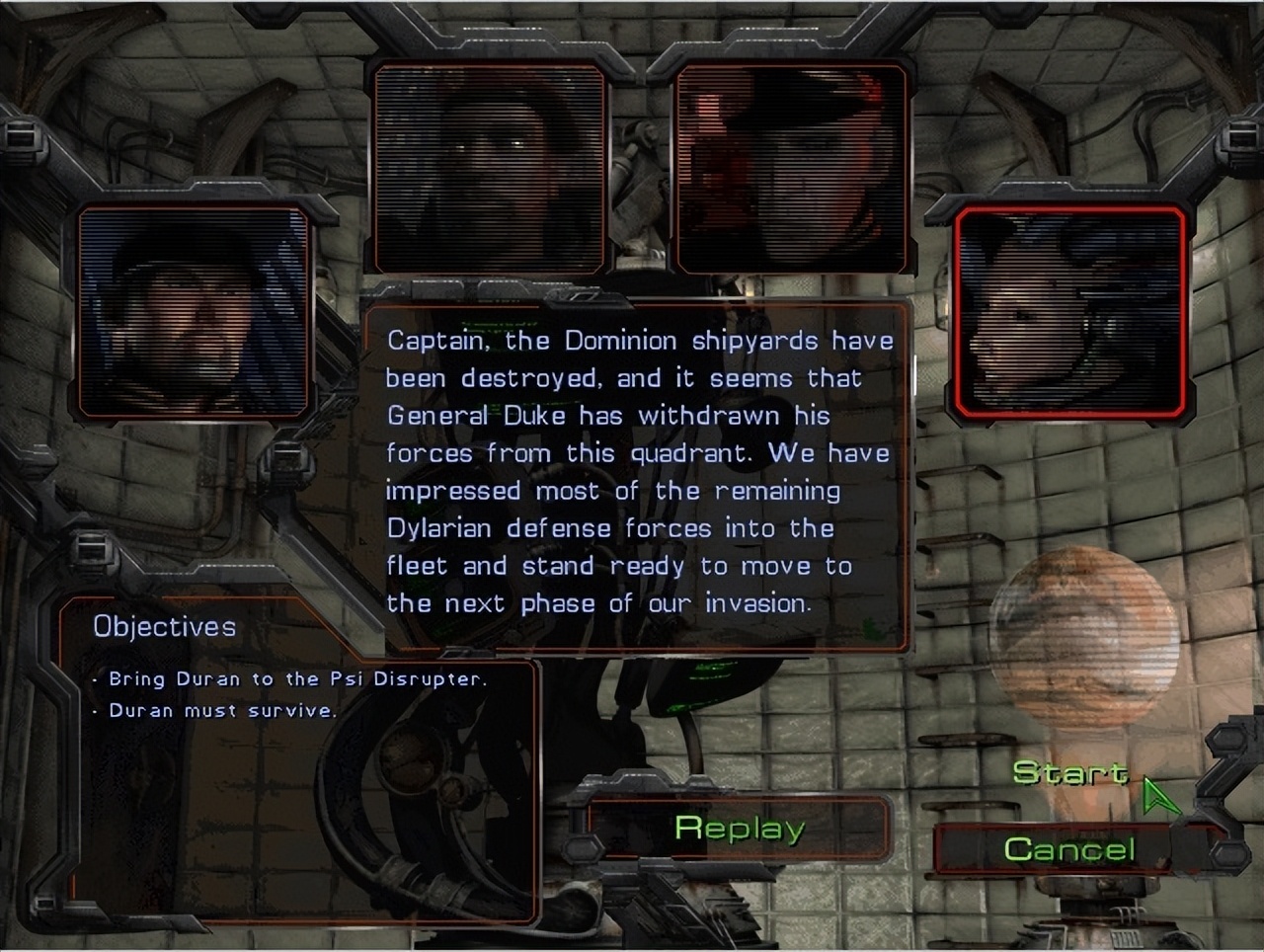The width and height of the screenshot is (1264, 952).
Task: Click the Objectives panel heading
Action: [164, 626]
